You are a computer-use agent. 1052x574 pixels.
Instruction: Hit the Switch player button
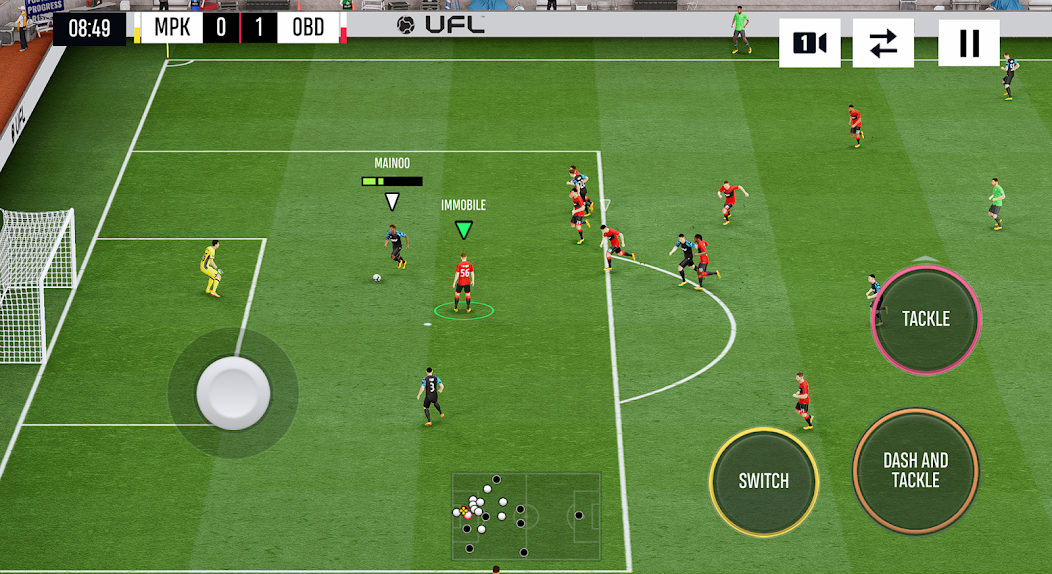point(764,481)
